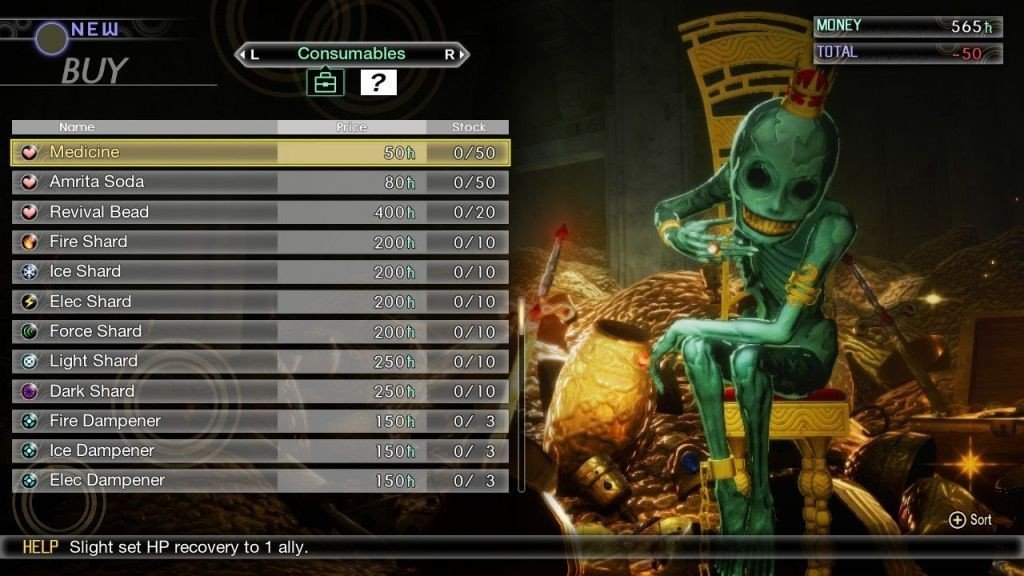Choose Elec Dampener from the list
Image resolution: width=1024 pixels, height=576 pixels.
260,481
